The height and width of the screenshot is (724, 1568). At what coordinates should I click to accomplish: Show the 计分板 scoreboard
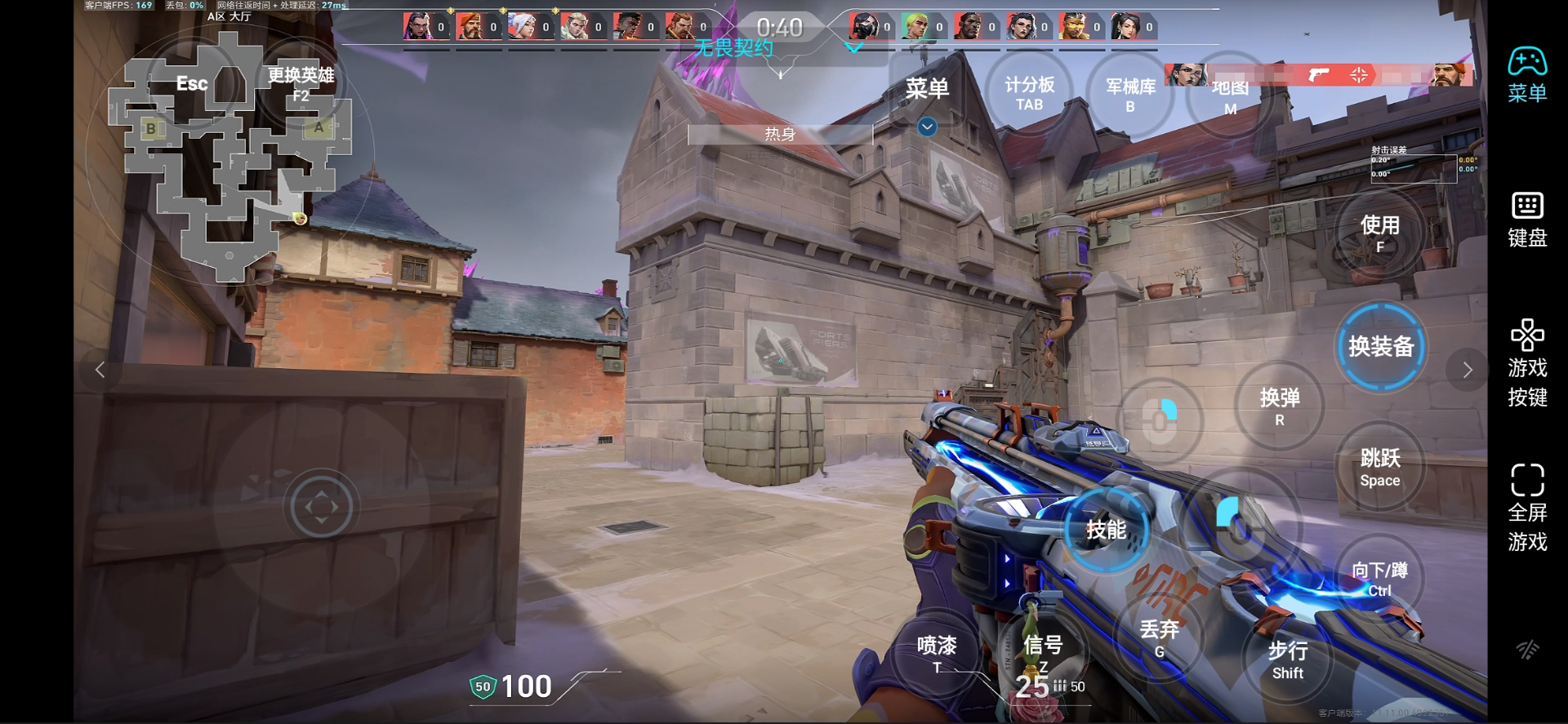1029,93
